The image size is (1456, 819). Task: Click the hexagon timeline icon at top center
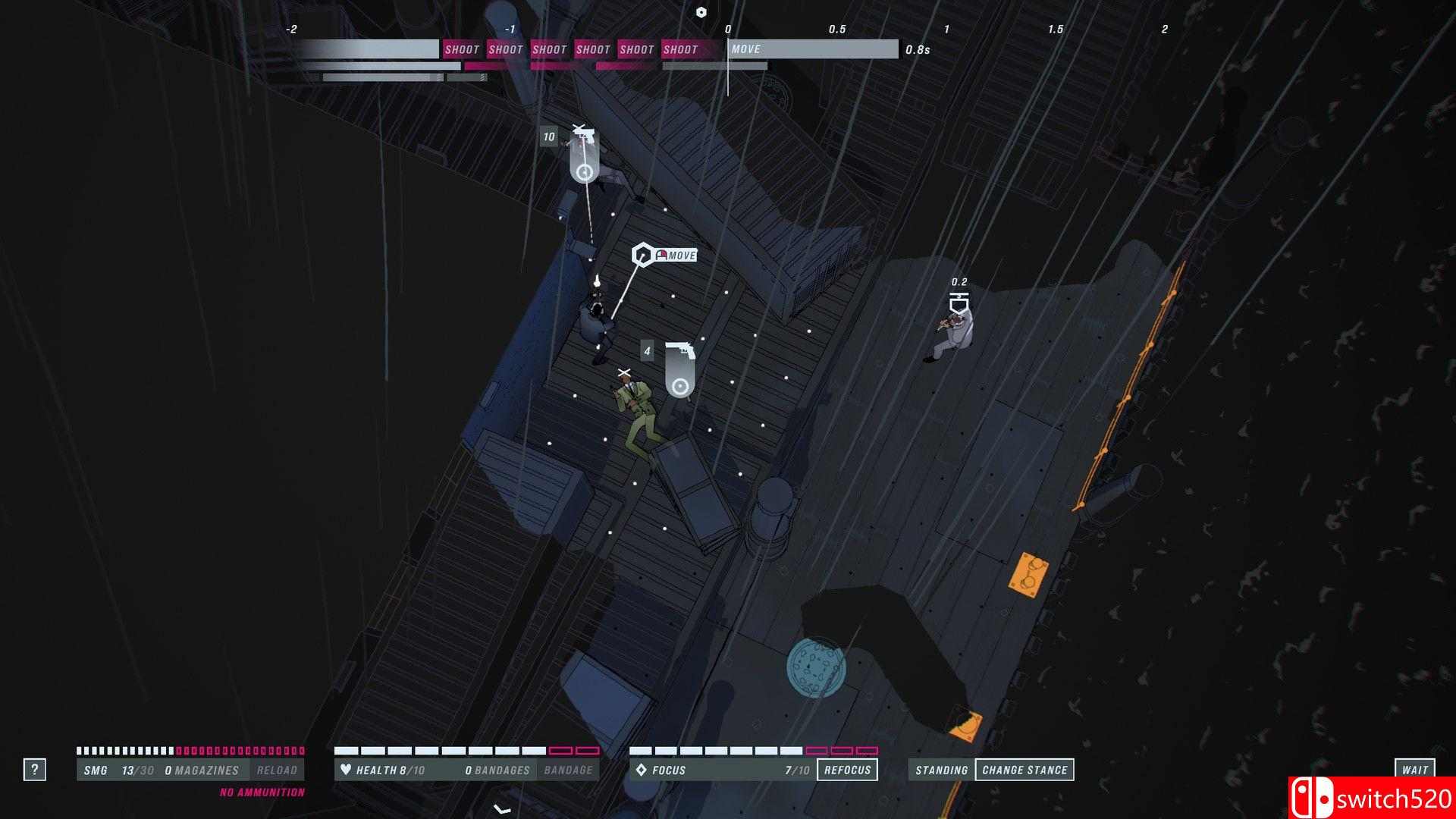(701, 11)
